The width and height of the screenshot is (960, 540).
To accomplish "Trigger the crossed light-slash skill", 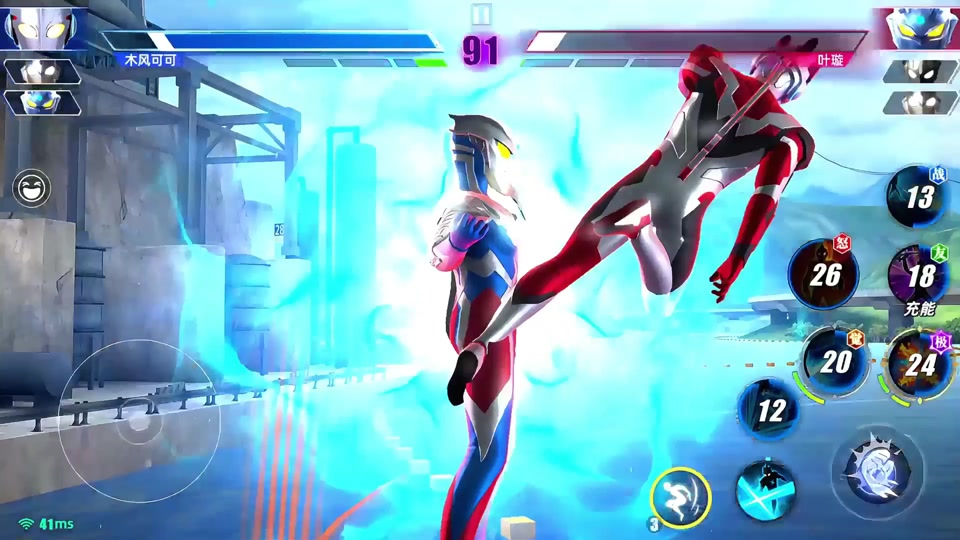I will coord(765,492).
